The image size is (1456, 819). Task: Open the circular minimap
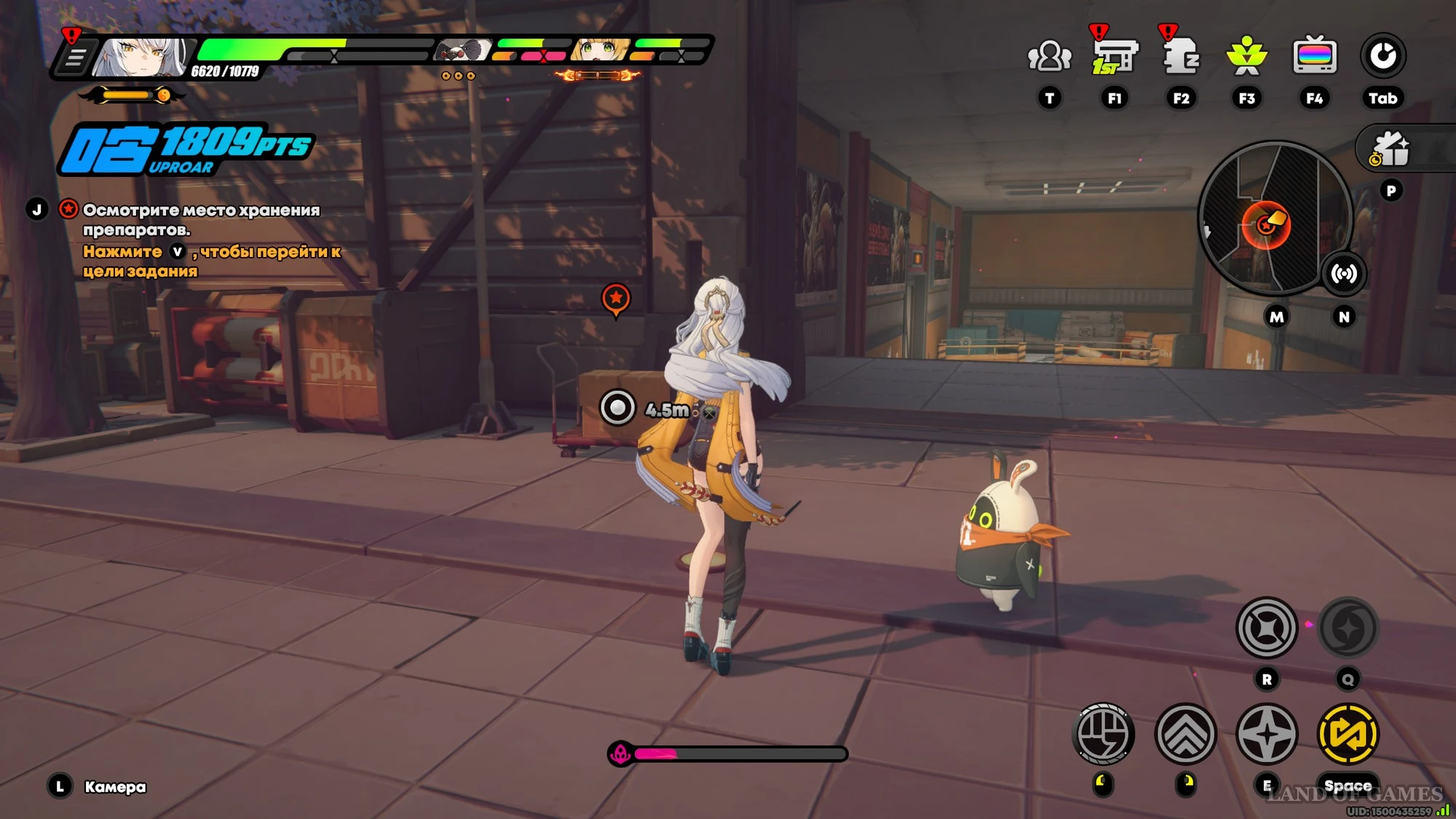(x=1274, y=218)
